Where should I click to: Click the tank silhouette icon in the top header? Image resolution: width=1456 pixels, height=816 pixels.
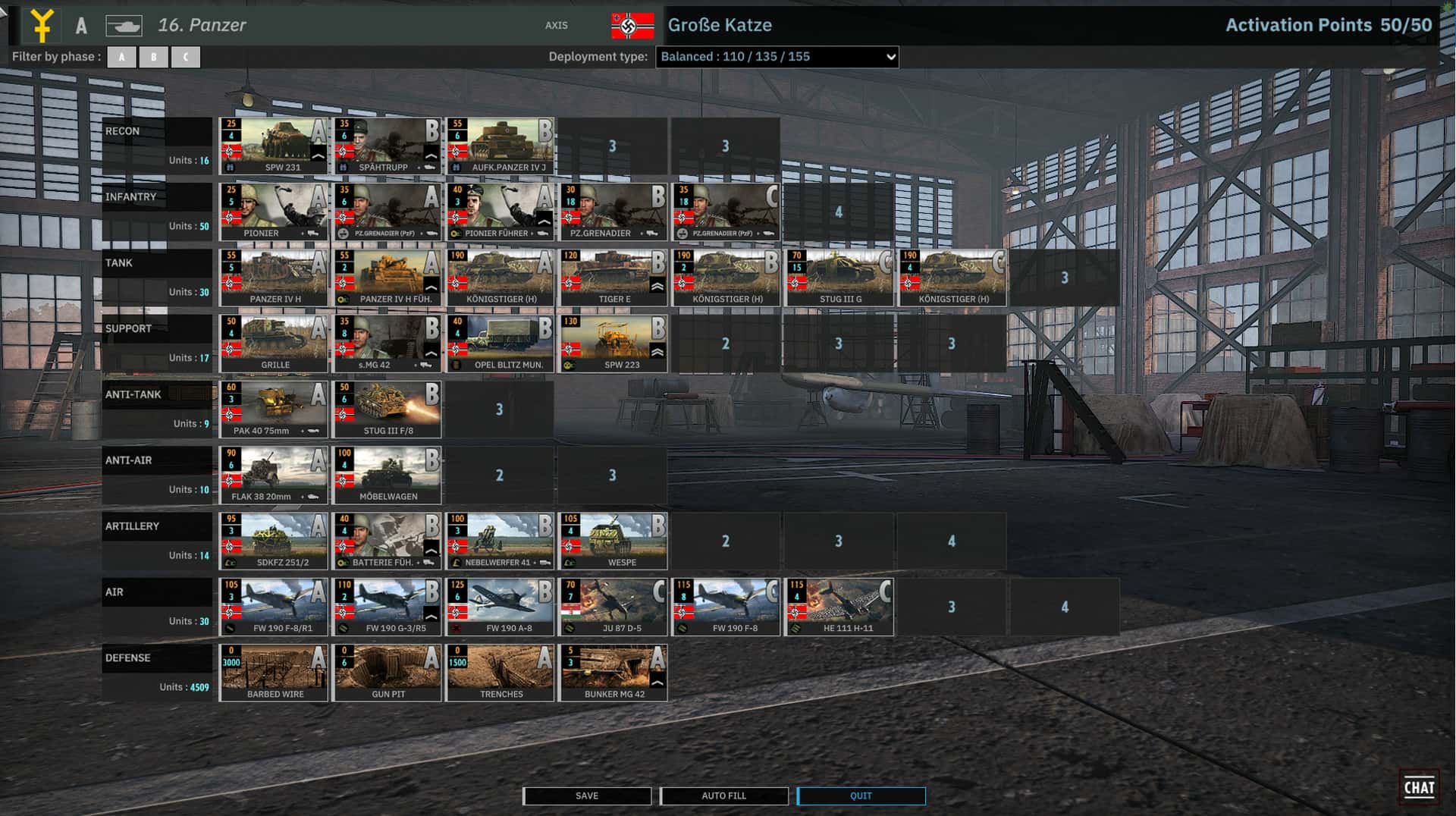click(124, 25)
